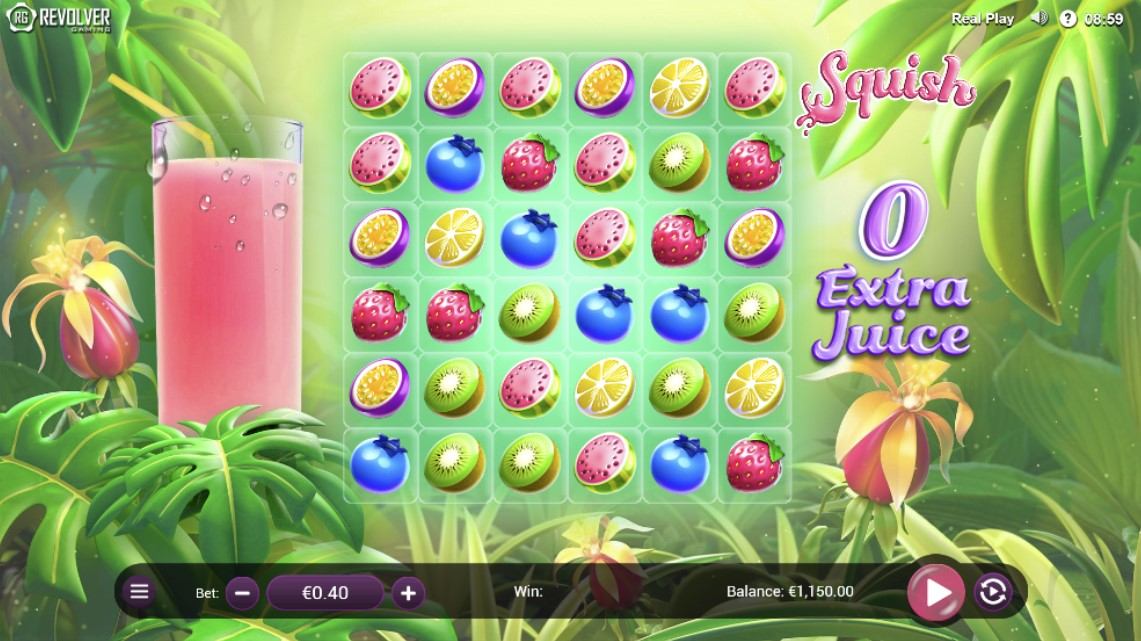The image size is (1141, 641).
Task: Open the €0.40 bet amount selector
Action: point(325,592)
